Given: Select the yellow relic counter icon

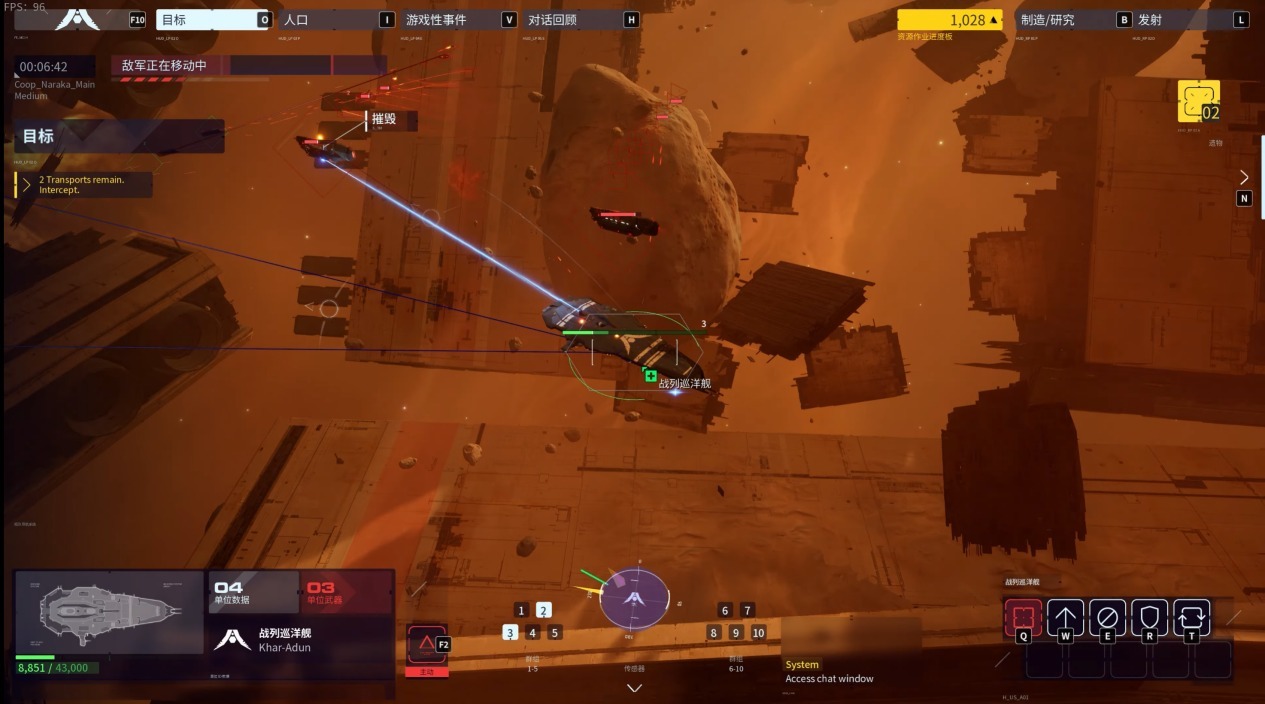Looking at the screenshot, I should 1198,102.
